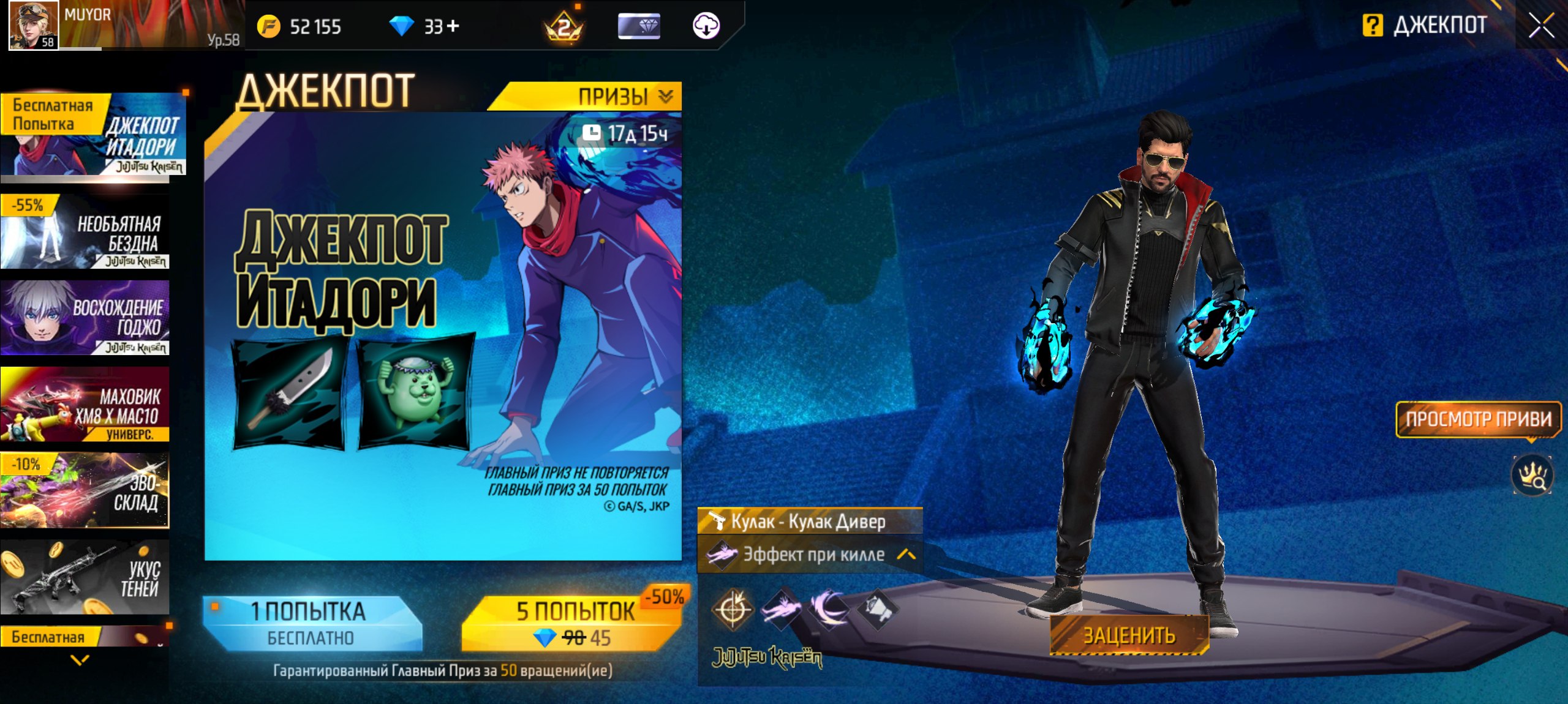This screenshot has height=704, width=1568.
Task: Collapse the Эффект при килле selector
Action: [x=906, y=555]
